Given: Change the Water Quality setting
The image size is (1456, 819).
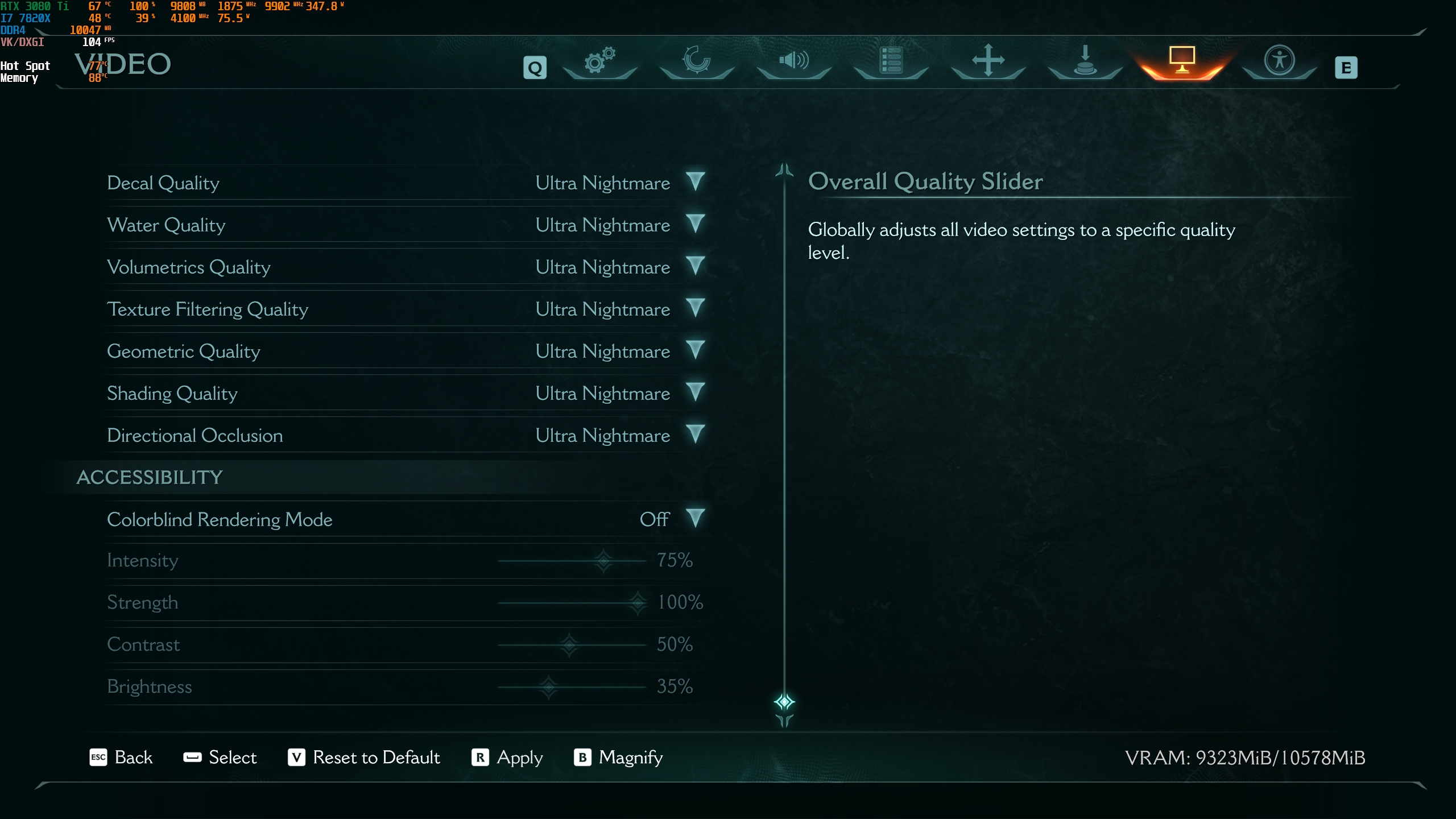Looking at the screenshot, I should pos(695,224).
